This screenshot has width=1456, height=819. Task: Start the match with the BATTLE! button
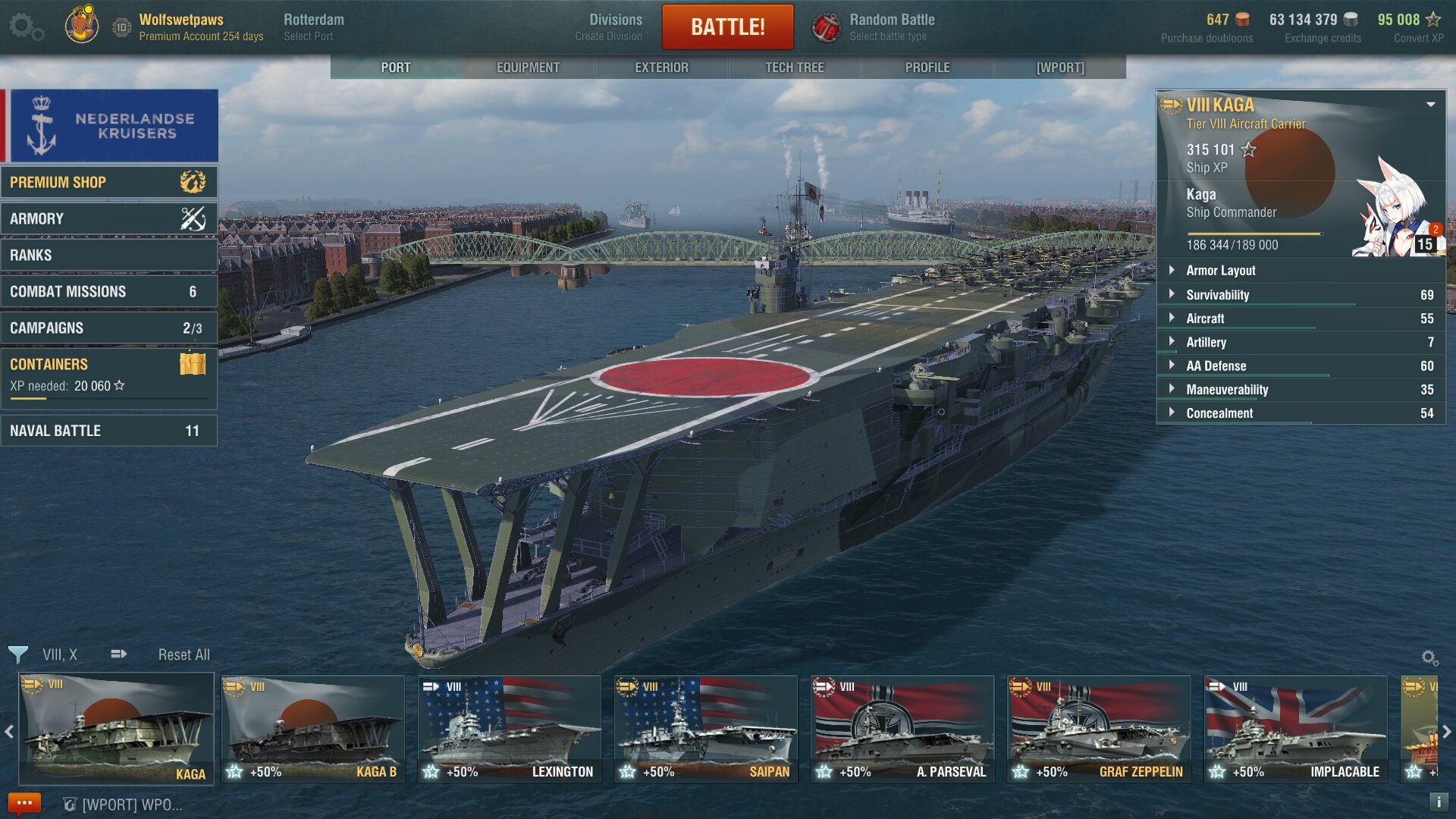[x=727, y=27]
